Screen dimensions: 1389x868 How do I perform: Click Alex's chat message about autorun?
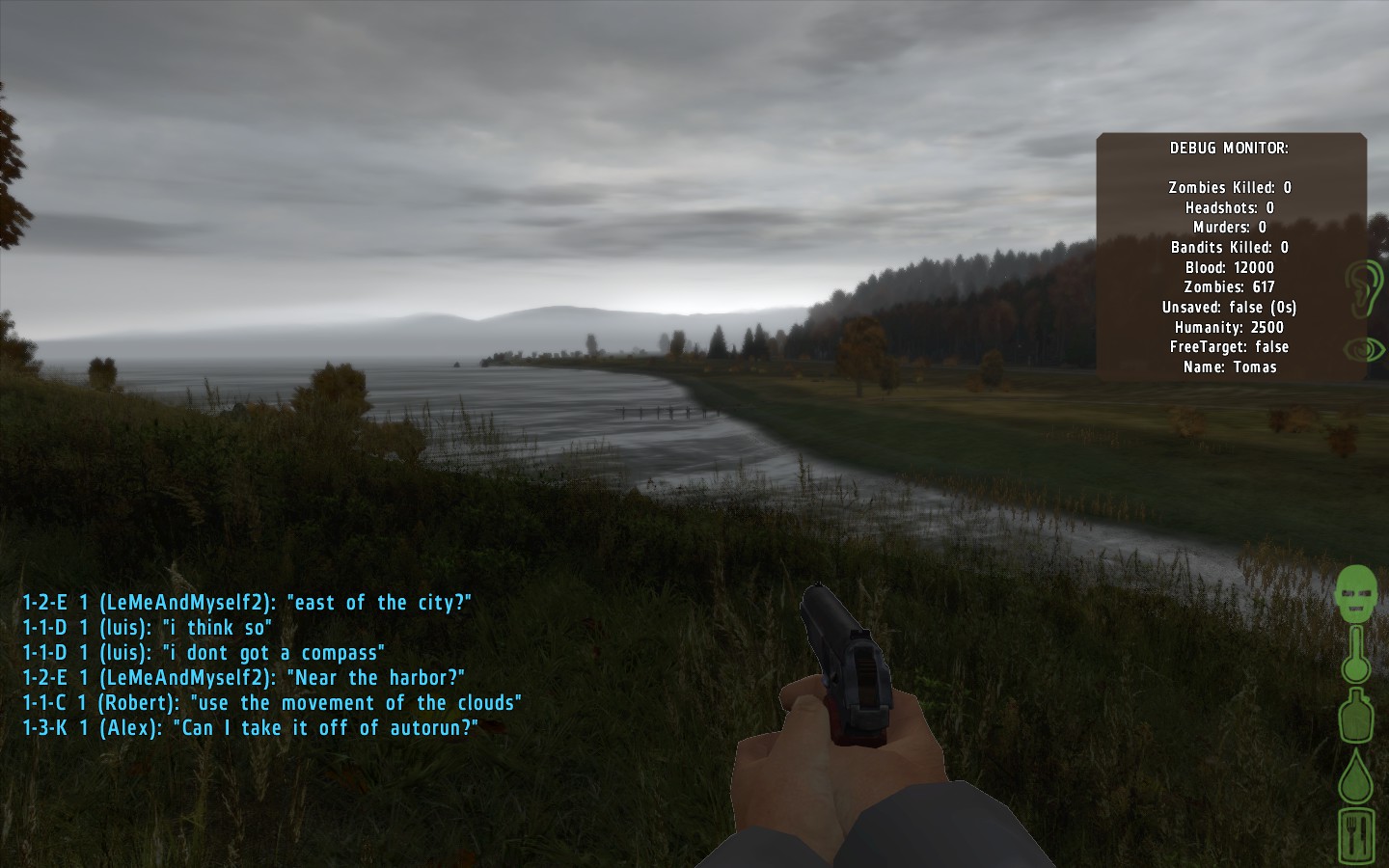tap(251, 728)
